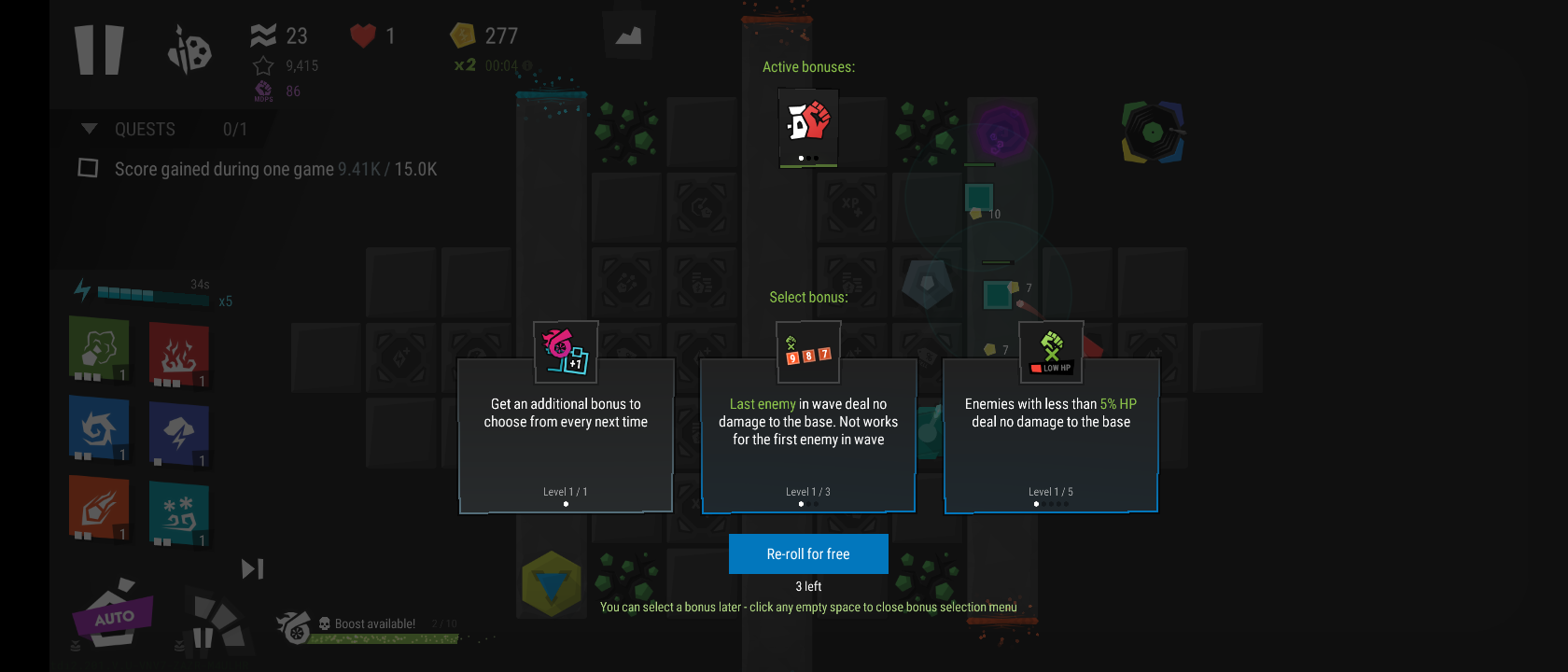Open the dice icon menu
The width and height of the screenshot is (1568, 672).
189,49
